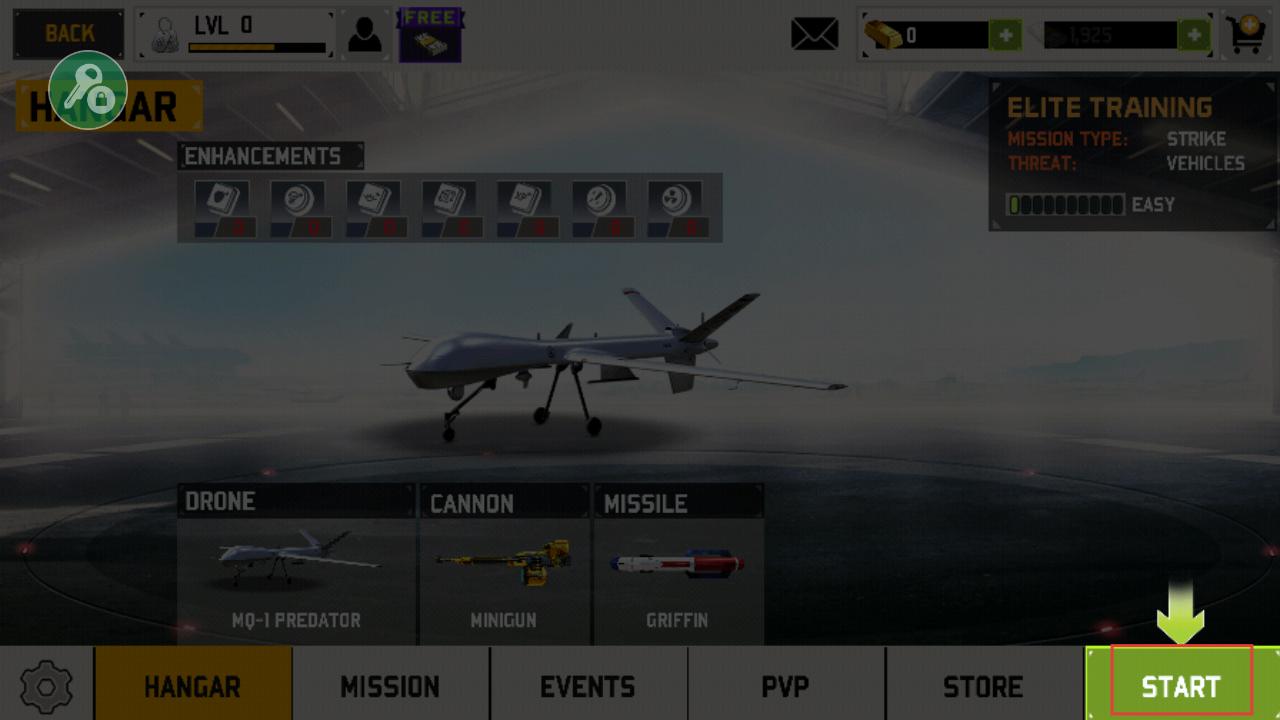
Task: Click the green key-and-lock overlay icon
Action: 88,90
